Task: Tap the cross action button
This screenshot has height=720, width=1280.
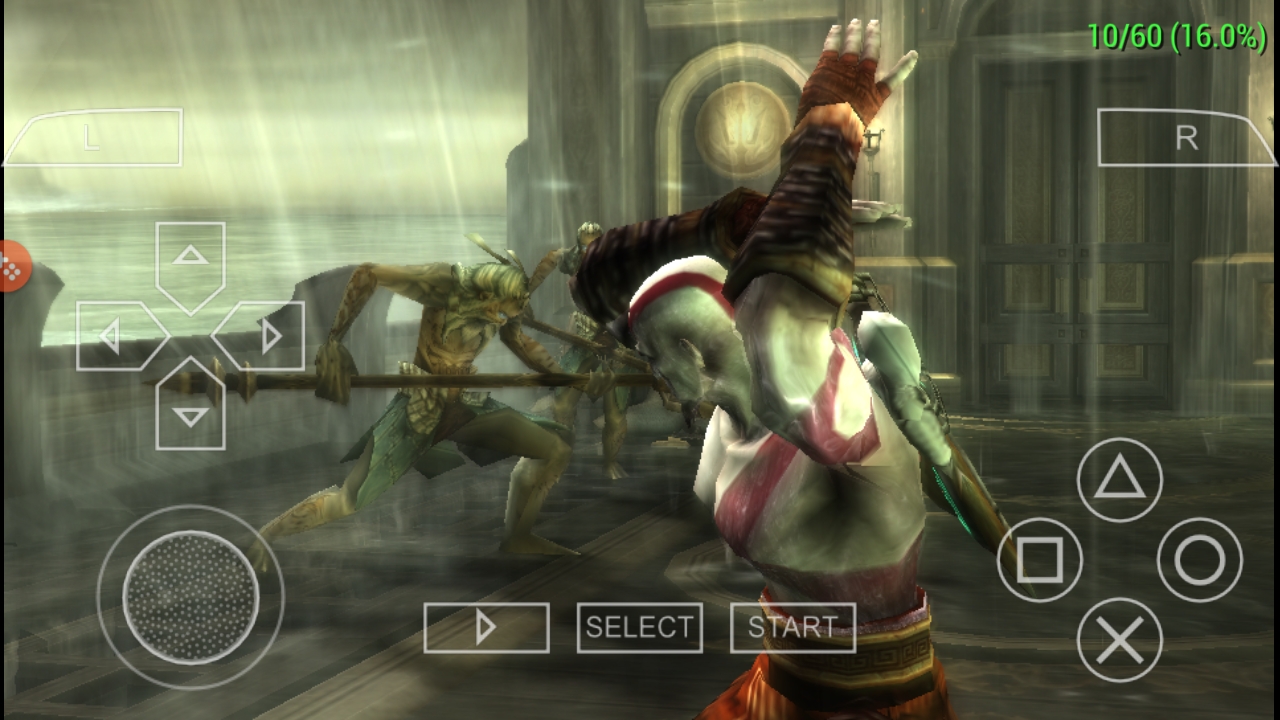Action: (1119, 640)
